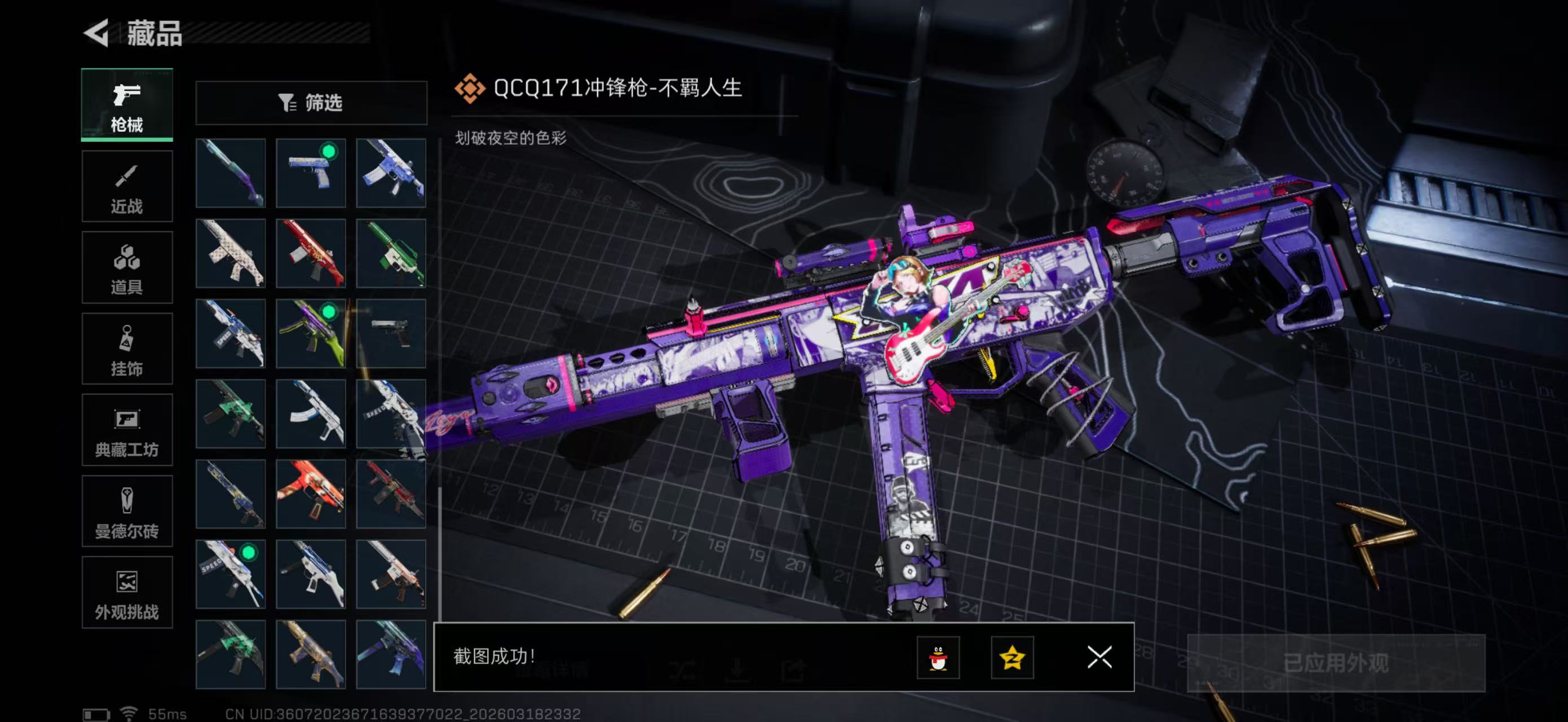The height and width of the screenshot is (722, 1568).
Task: Open the 典藏工坊 workshop tab
Action: coord(127,430)
